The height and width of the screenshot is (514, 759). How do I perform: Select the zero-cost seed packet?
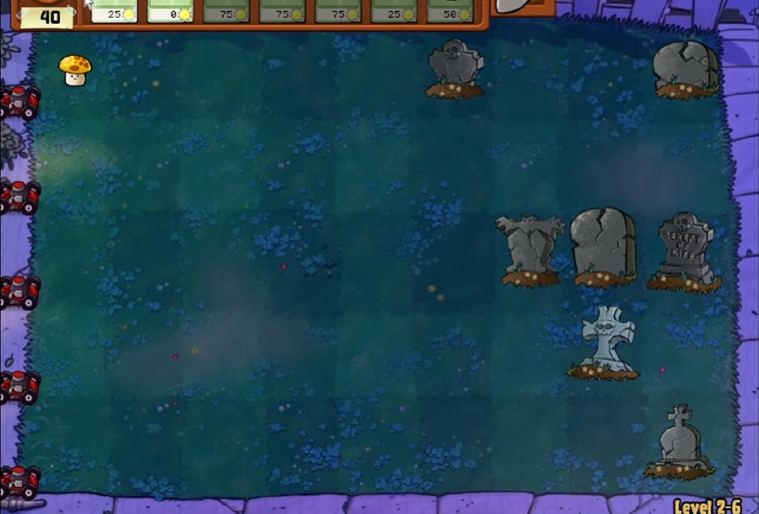(x=171, y=11)
